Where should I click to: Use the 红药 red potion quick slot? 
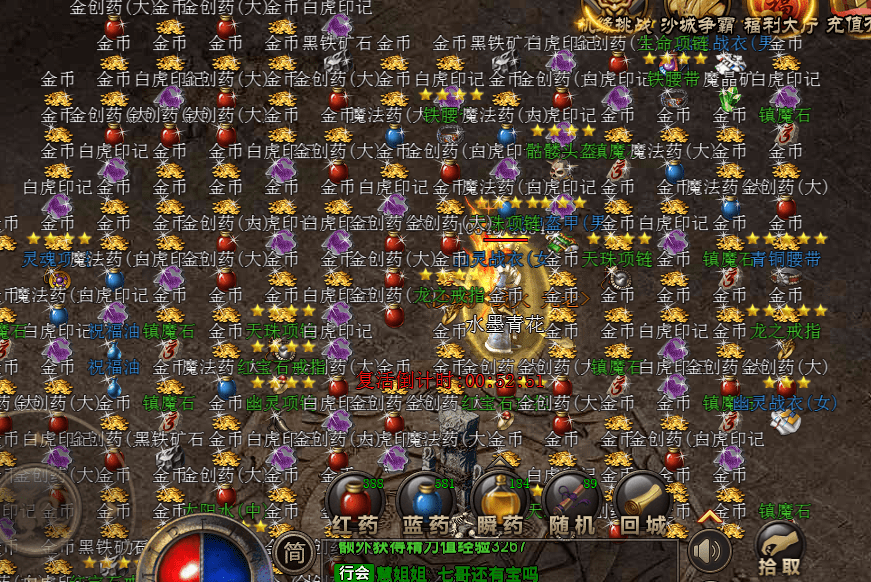tap(355, 500)
